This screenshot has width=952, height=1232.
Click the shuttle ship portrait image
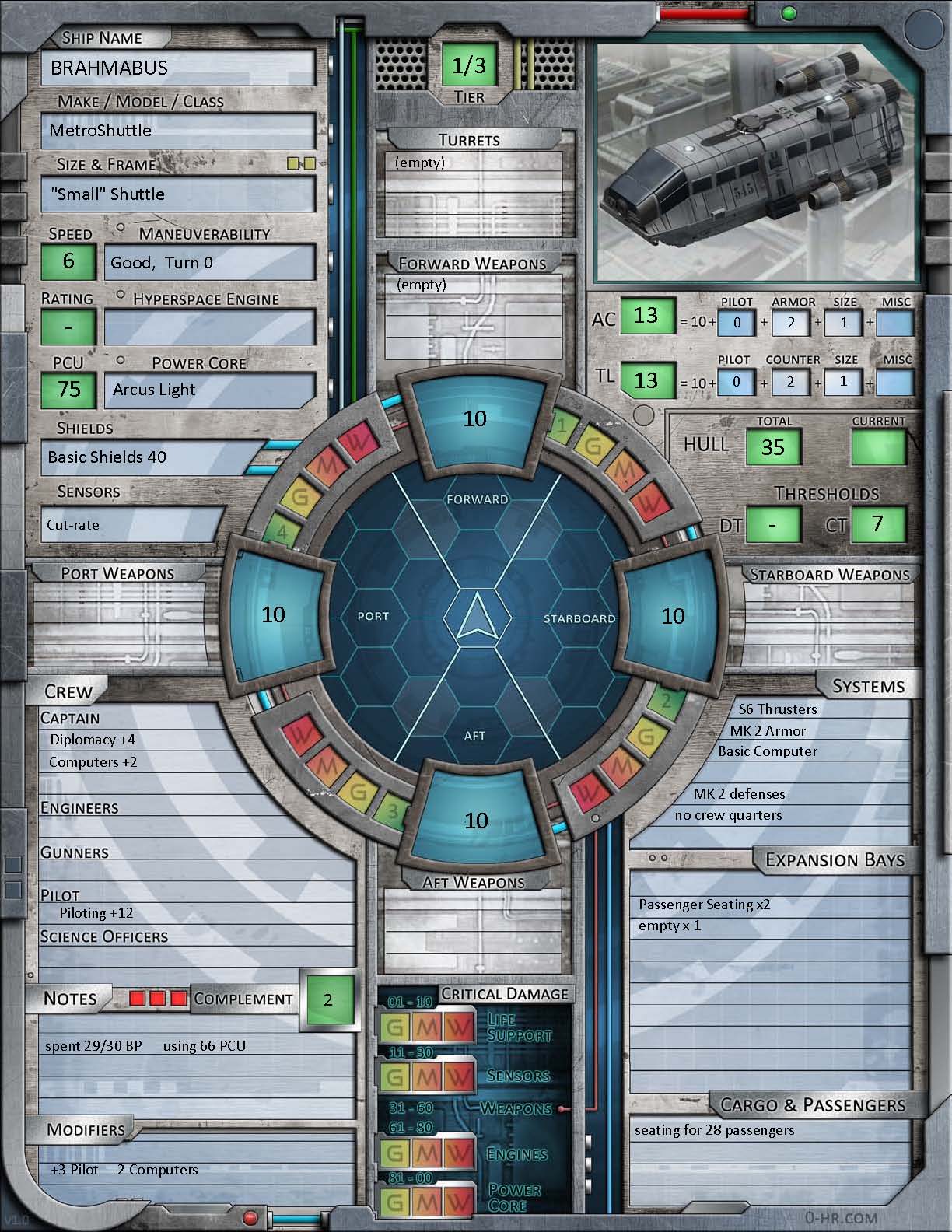coord(759,162)
